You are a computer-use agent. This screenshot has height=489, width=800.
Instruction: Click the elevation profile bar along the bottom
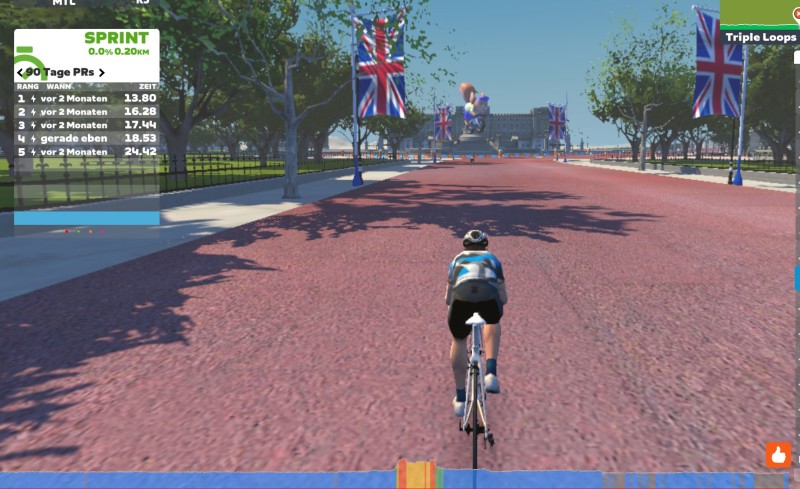[400, 479]
